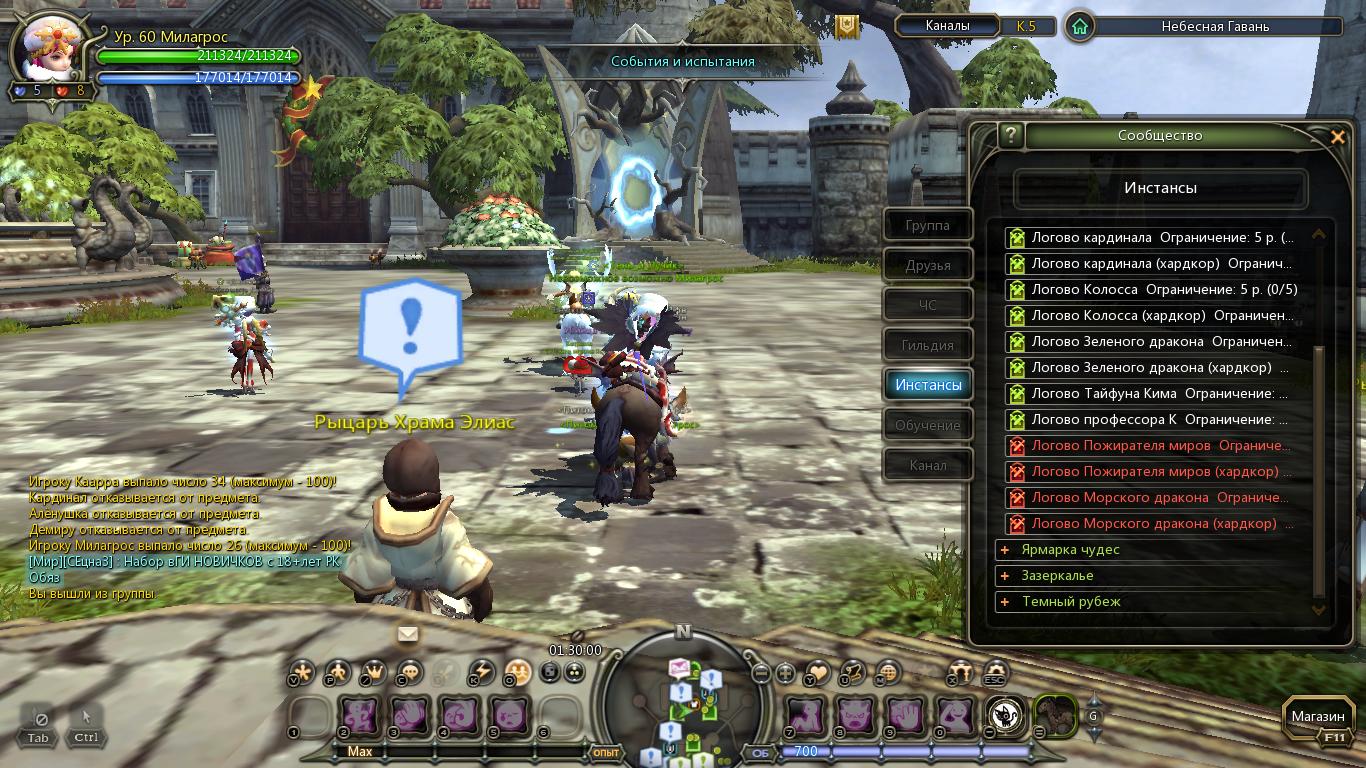1366x768 pixels.
Task: Open the Магазин shop button
Action: (x=1317, y=717)
